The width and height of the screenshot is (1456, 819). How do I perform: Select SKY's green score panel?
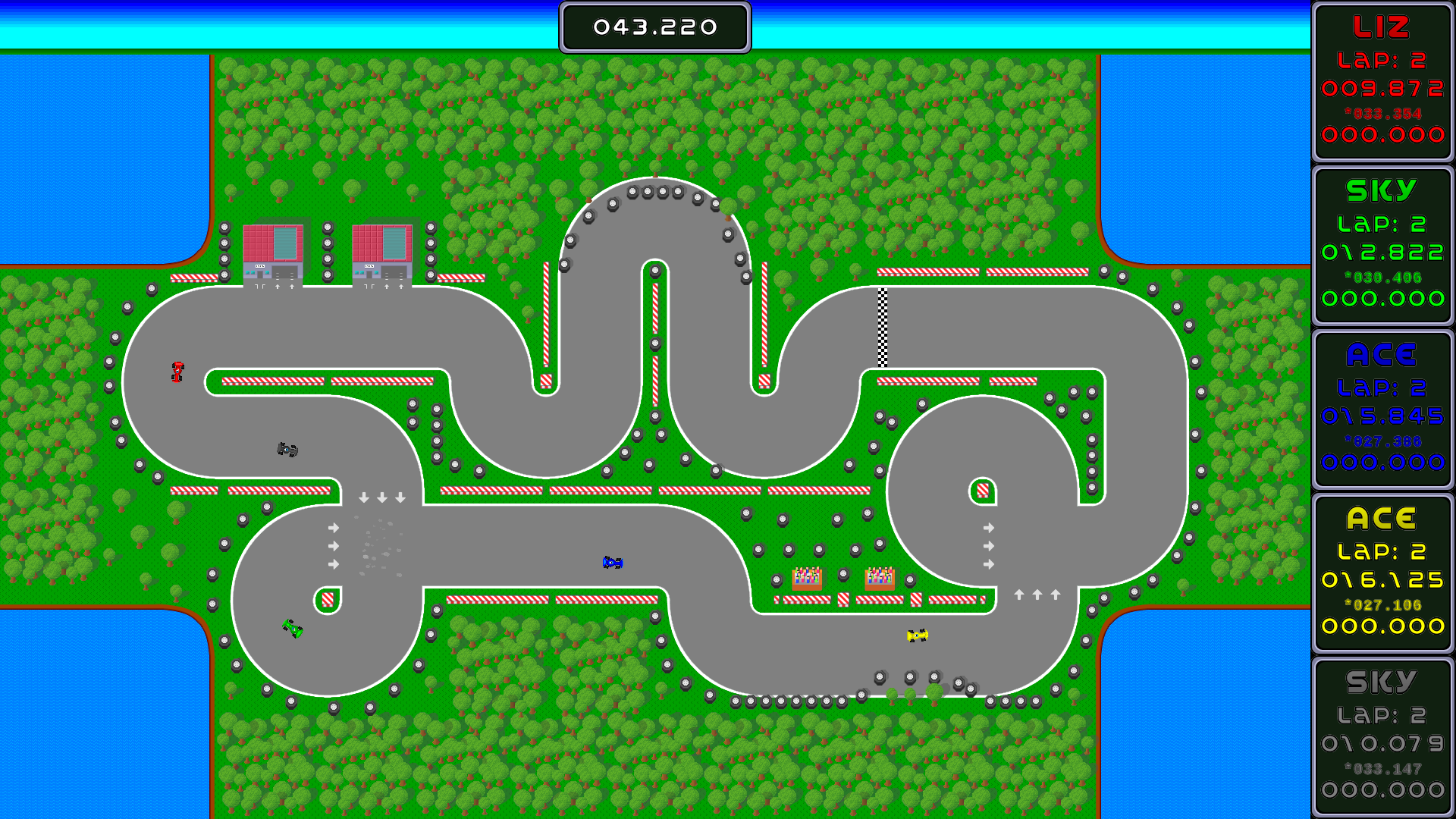1382,243
